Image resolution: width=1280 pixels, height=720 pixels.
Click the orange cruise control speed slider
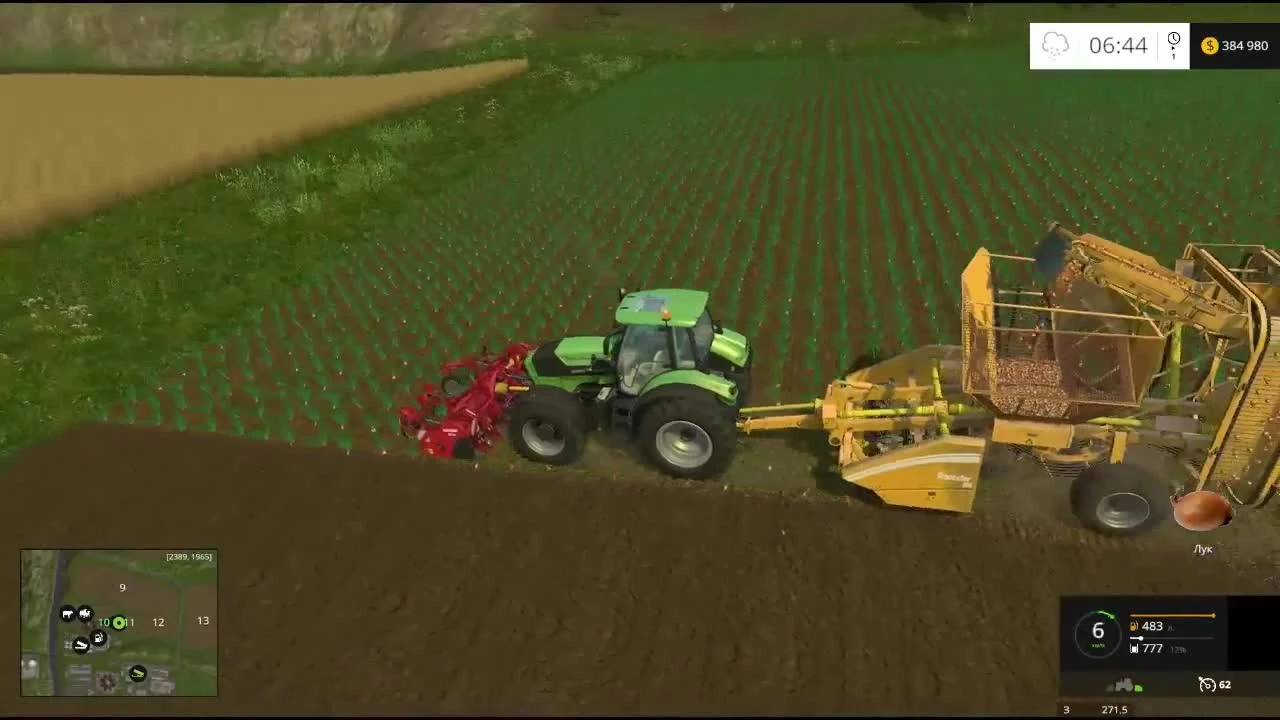tap(1213, 615)
